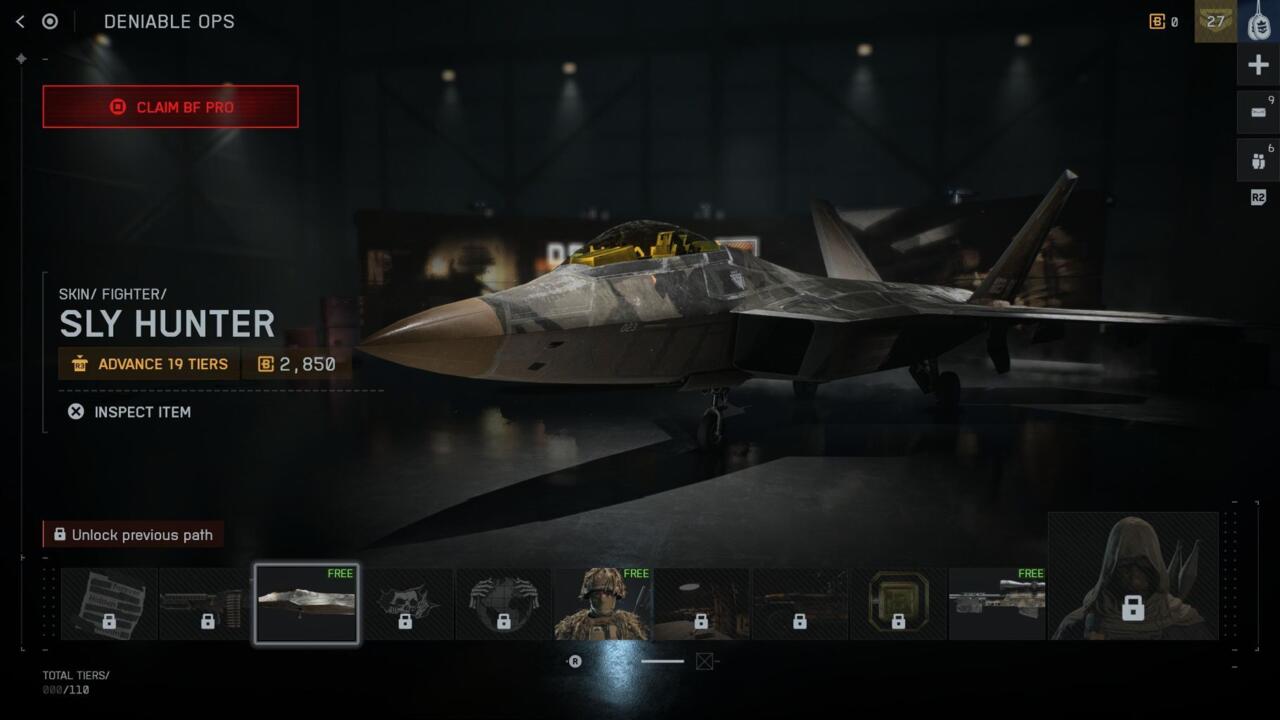Select the locked belt-fed gun reward

click(207, 604)
